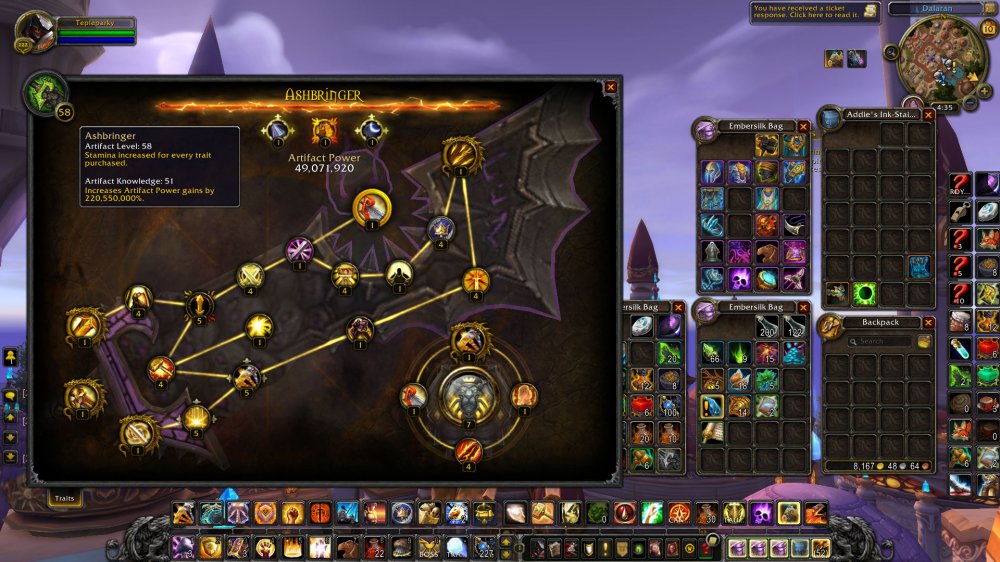Select the hooded figure silhouette trait
The width and height of the screenshot is (1000, 562).
(399, 273)
